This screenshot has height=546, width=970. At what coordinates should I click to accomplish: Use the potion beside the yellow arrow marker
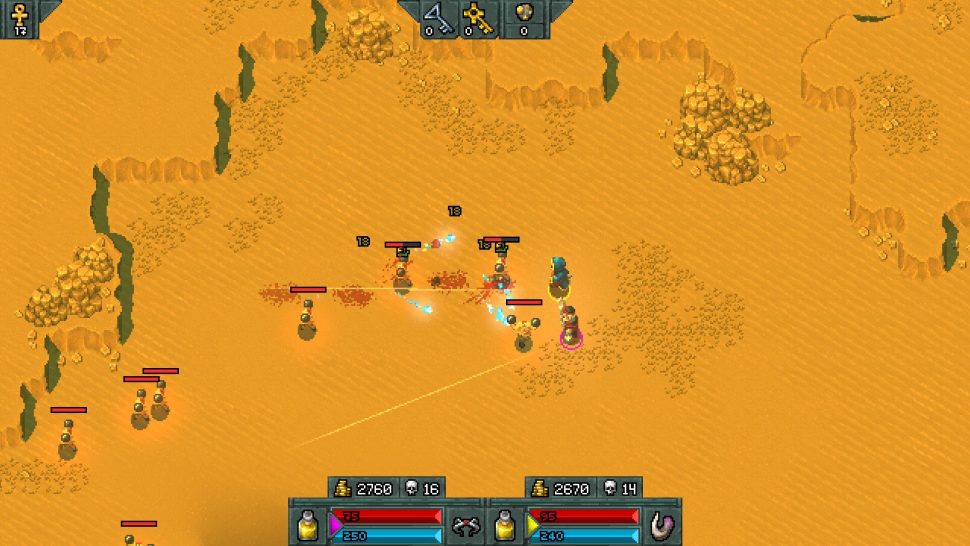click(506, 524)
